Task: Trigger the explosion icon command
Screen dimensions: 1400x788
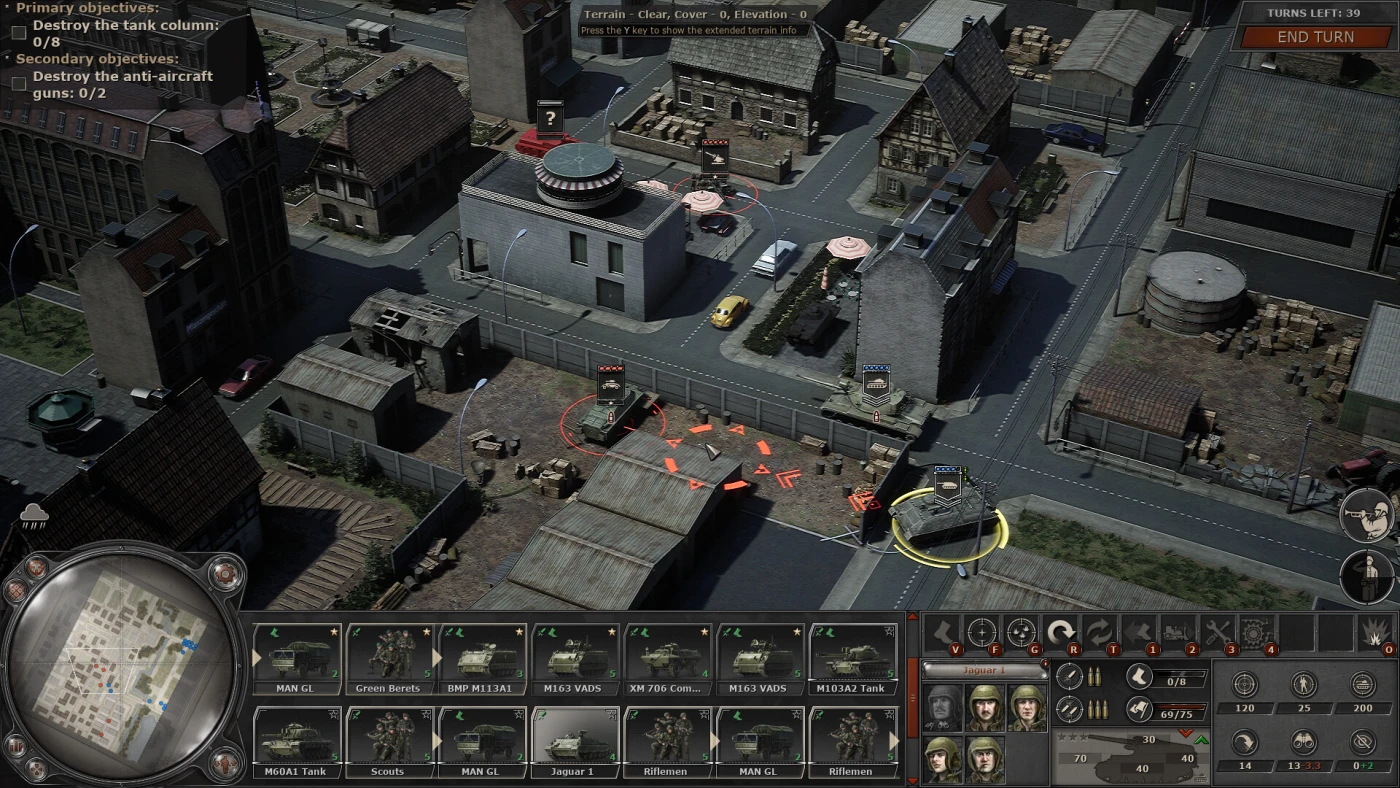Action: [x=1374, y=632]
